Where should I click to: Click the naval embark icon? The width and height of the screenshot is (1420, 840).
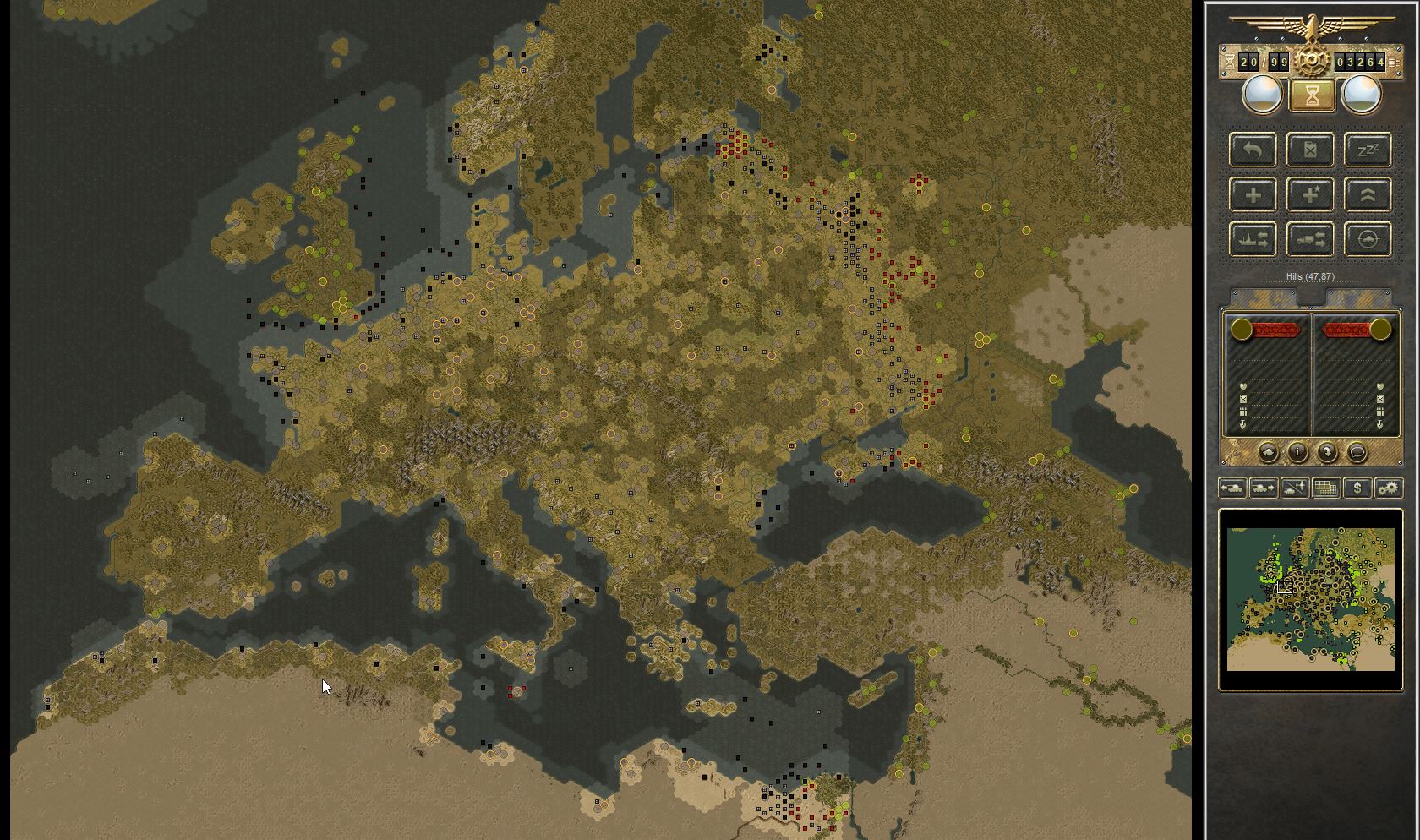(1253, 239)
